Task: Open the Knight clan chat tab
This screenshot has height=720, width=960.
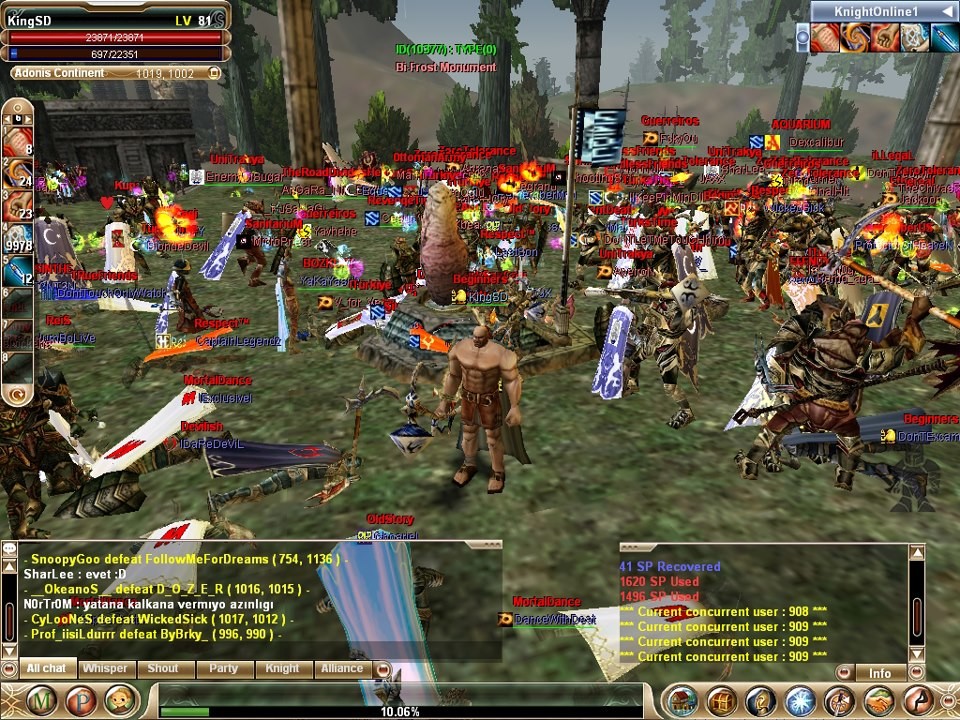Action: click(x=282, y=668)
